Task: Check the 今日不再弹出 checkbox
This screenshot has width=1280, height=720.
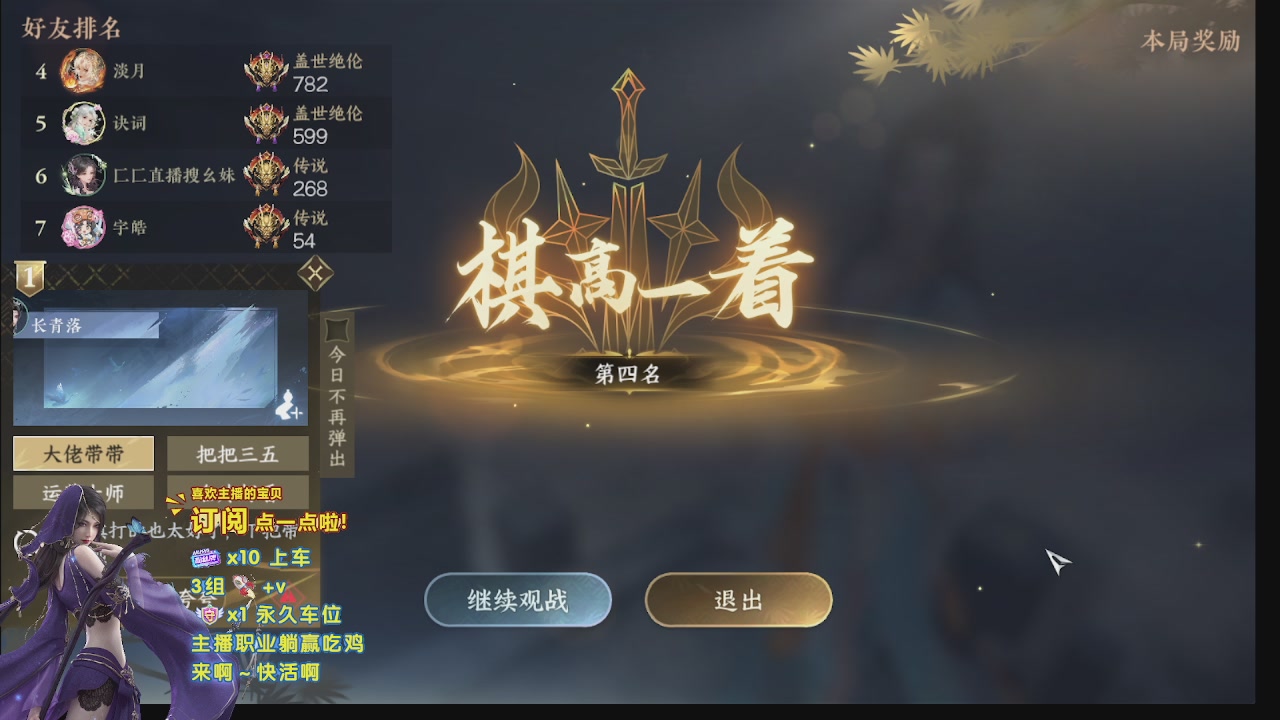Action: pyautogui.click(x=337, y=327)
